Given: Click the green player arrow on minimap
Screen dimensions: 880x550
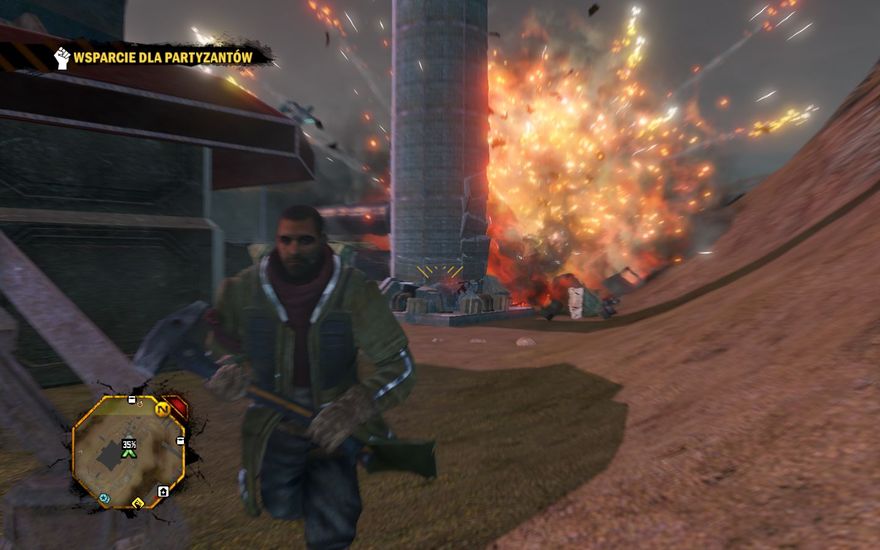Looking at the screenshot, I should tap(128, 453).
